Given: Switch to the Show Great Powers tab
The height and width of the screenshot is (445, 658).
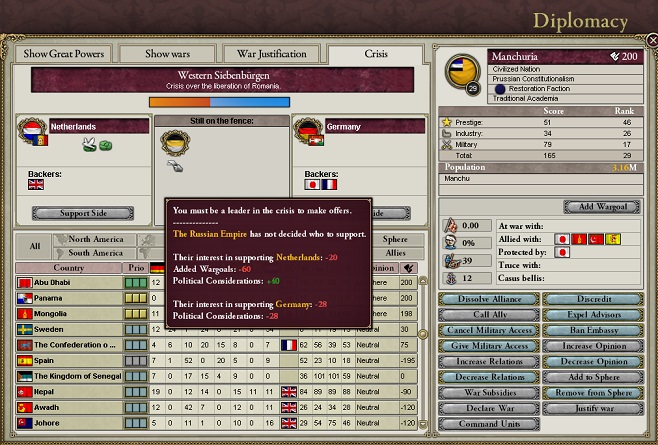Looking at the screenshot, I should (x=63, y=53).
